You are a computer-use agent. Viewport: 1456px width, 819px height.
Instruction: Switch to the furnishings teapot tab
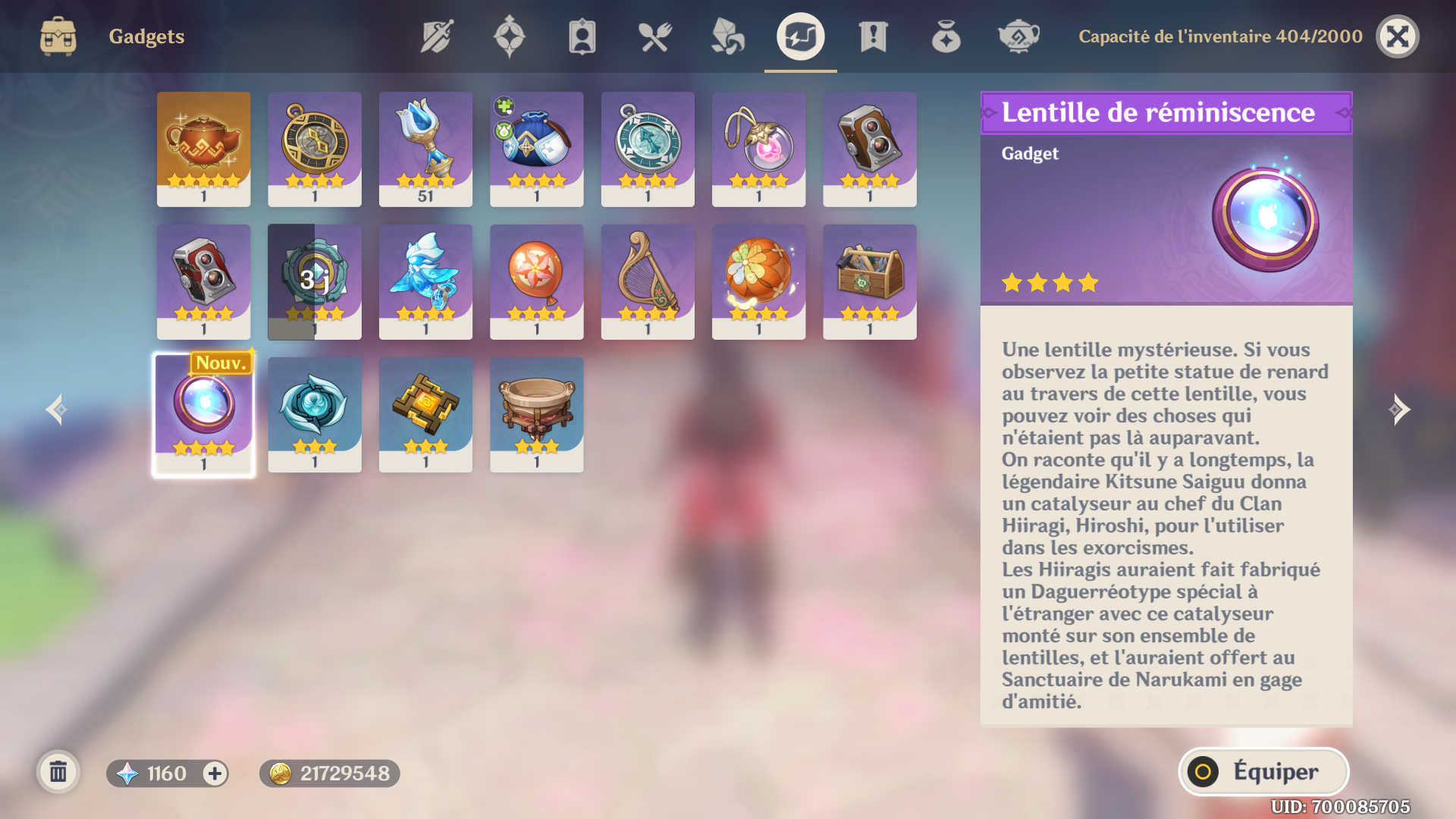pos(1018,36)
